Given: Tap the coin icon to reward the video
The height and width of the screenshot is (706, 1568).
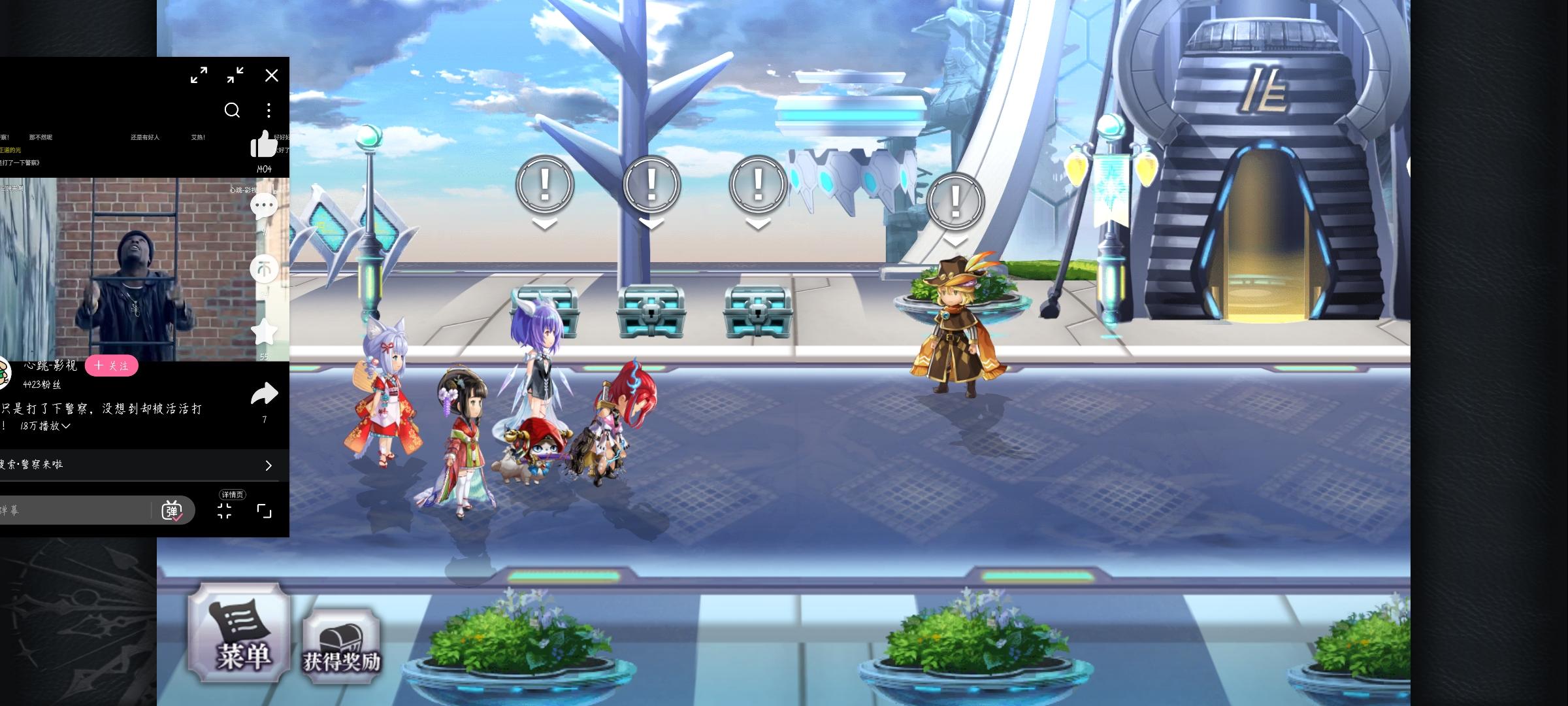Looking at the screenshot, I should tap(265, 269).
